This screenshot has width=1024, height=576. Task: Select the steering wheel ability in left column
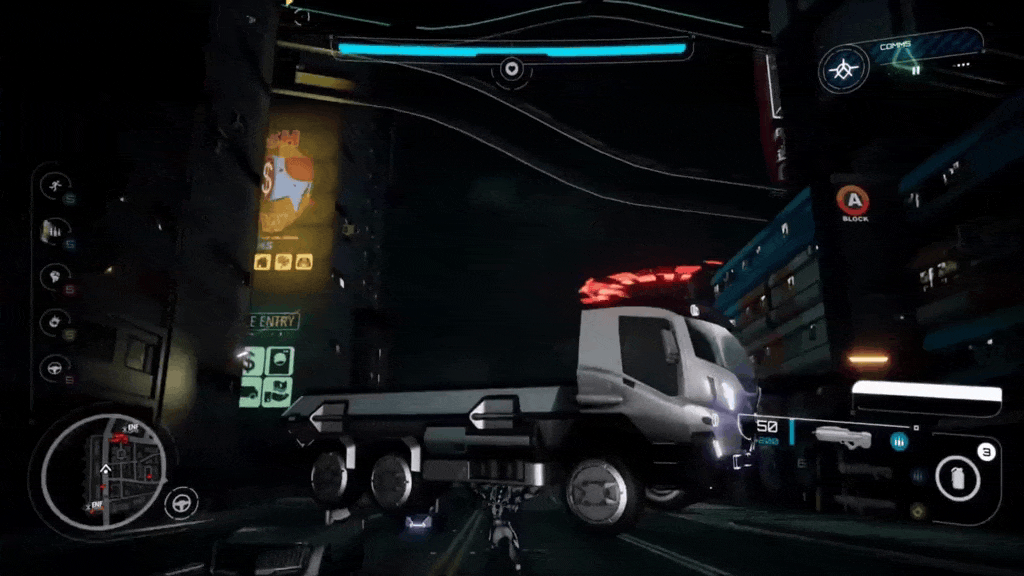coord(52,368)
